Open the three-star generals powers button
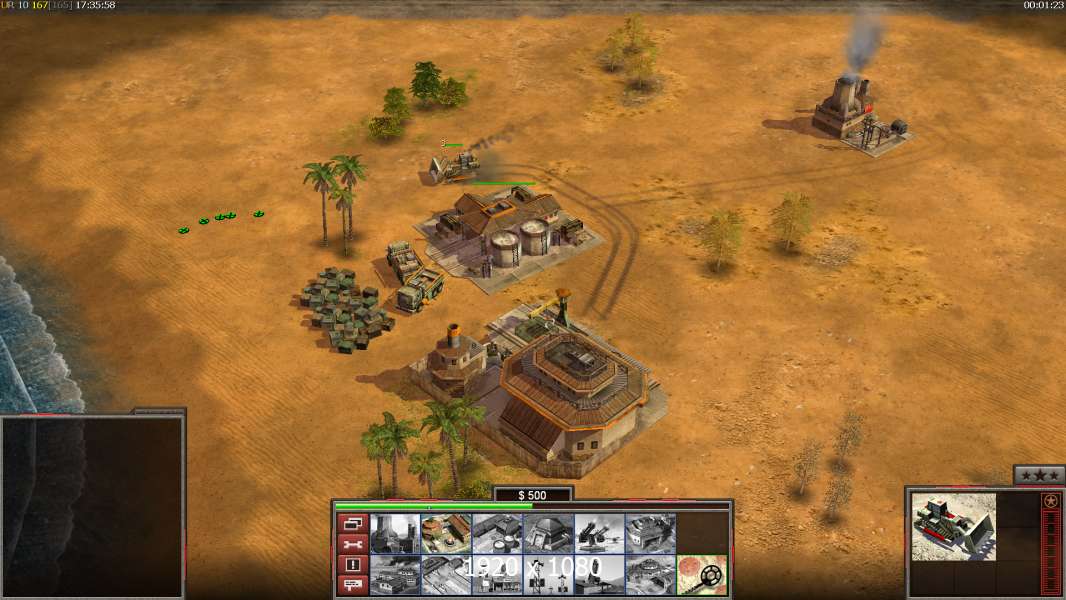 tap(1039, 475)
